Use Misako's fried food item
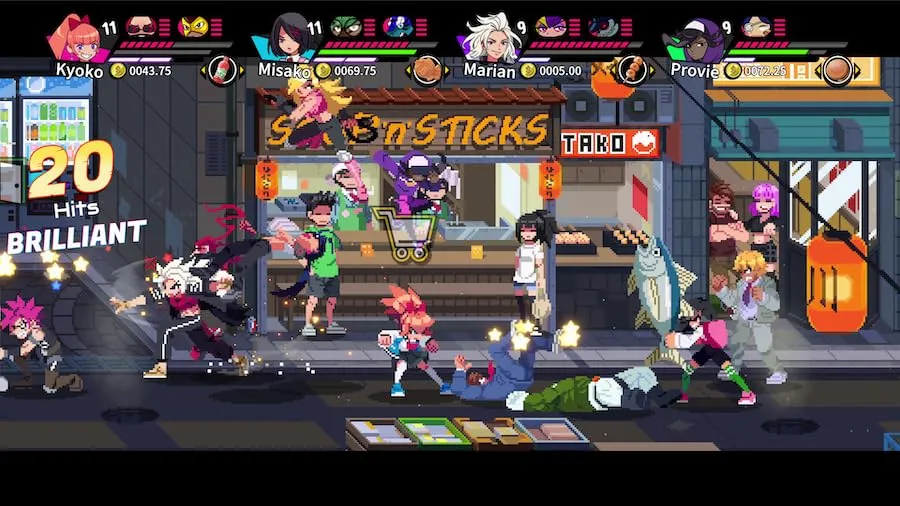Image resolution: width=900 pixels, height=506 pixels. coord(428,70)
